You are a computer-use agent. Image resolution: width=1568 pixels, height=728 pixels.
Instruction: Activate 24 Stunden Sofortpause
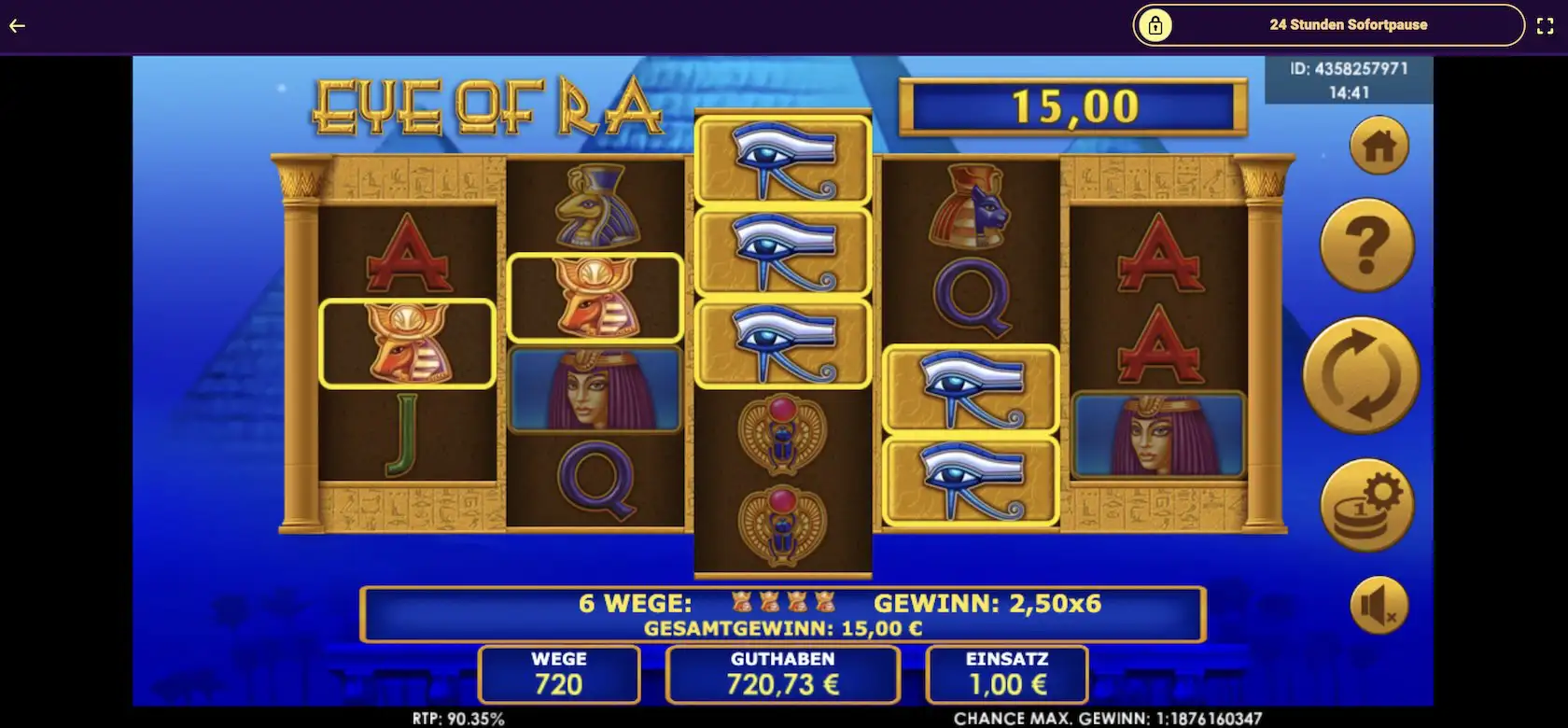coord(1349,25)
